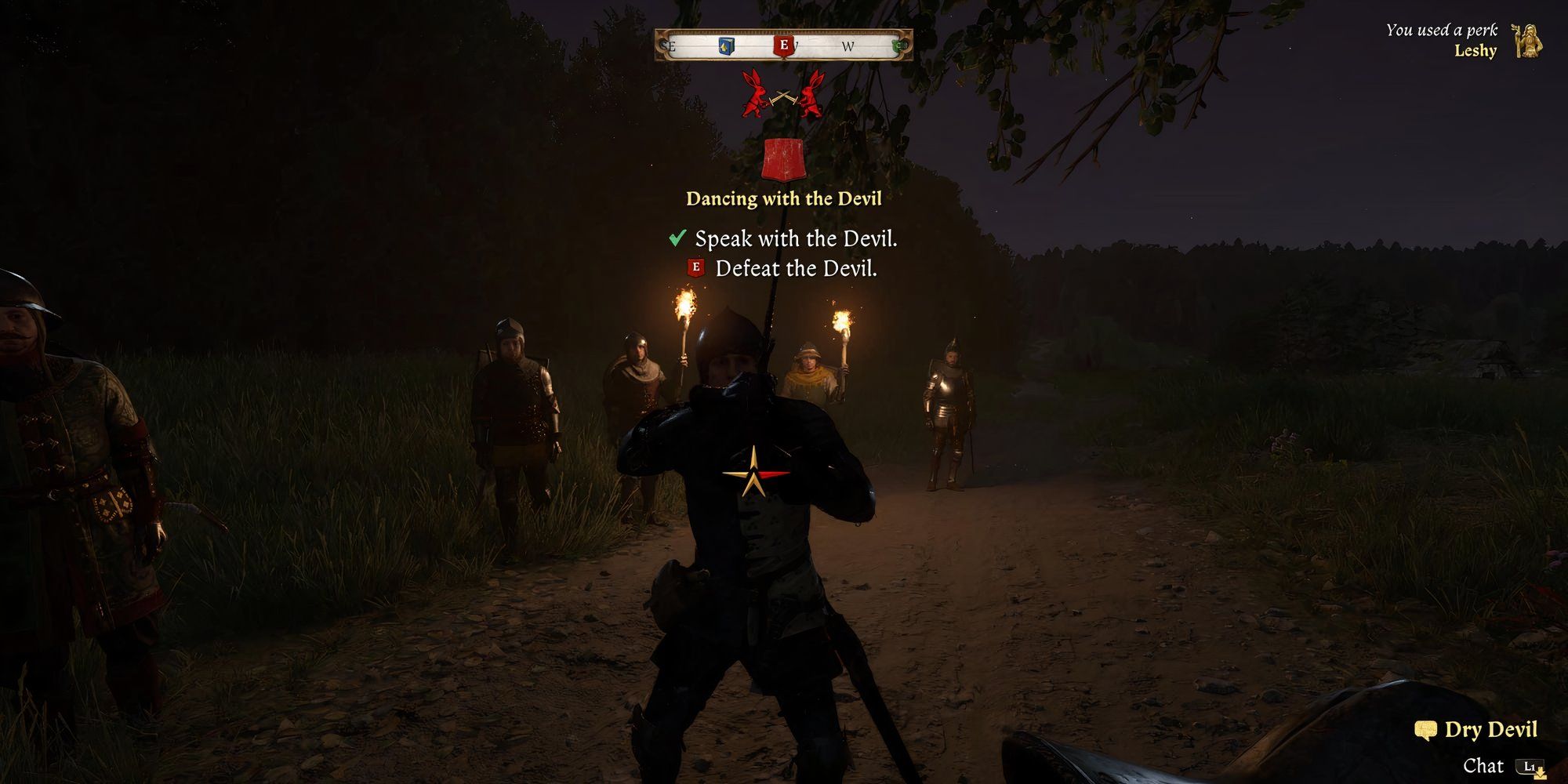This screenshot has width=1568, height=784.
Task: Click the golden combat star reticle
Action: pos(755,473)
